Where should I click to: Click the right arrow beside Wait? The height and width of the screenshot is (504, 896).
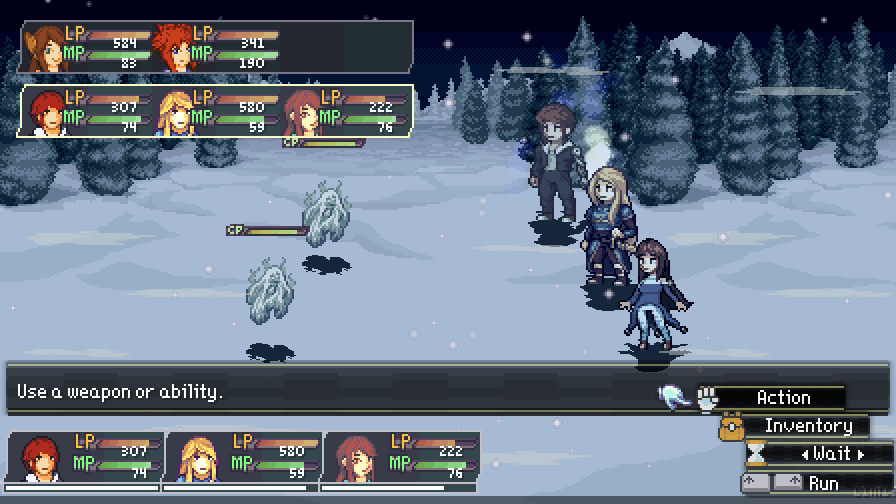[x=859, y=455]
